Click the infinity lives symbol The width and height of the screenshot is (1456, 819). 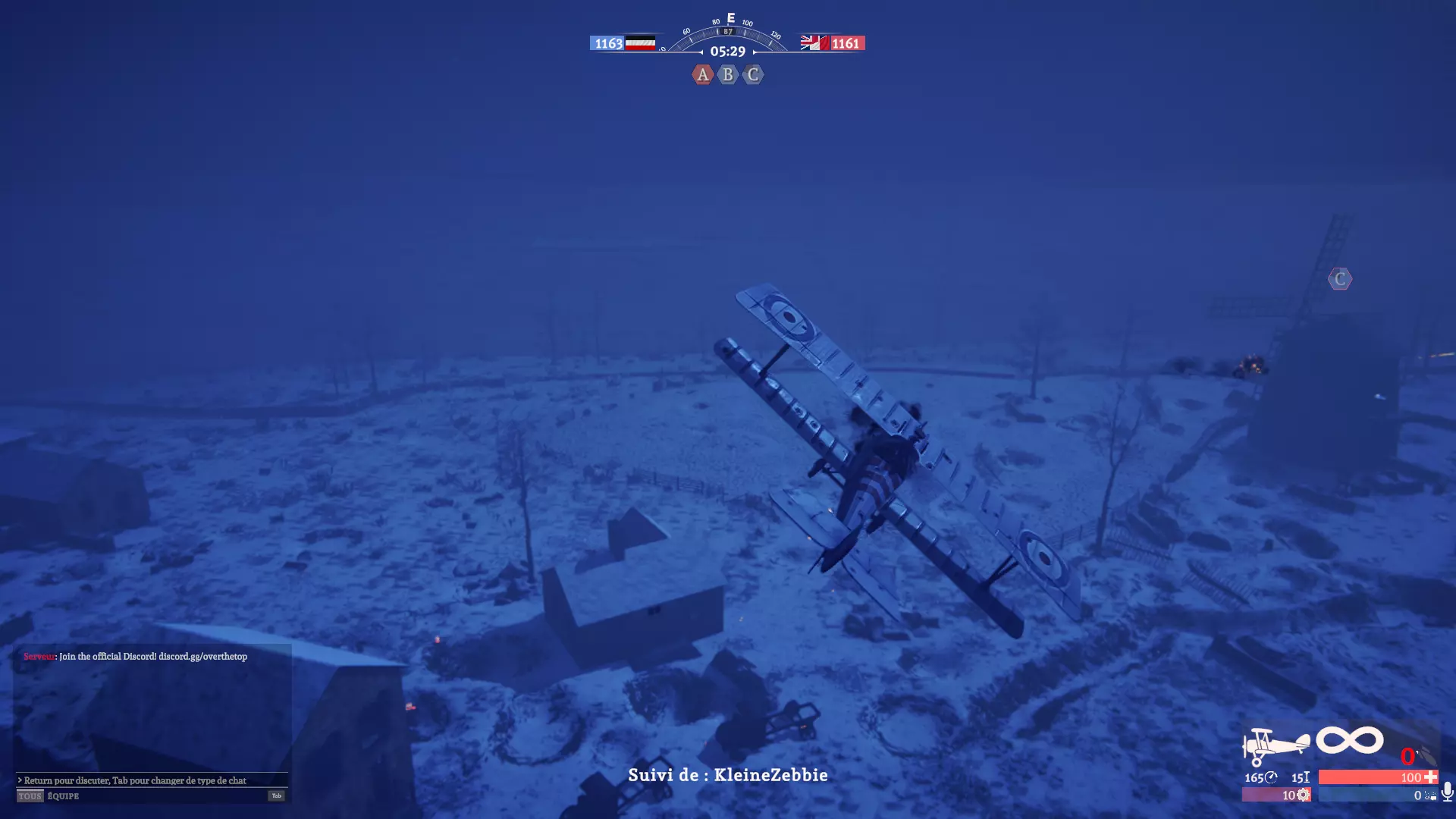(x=1349, y=739)
